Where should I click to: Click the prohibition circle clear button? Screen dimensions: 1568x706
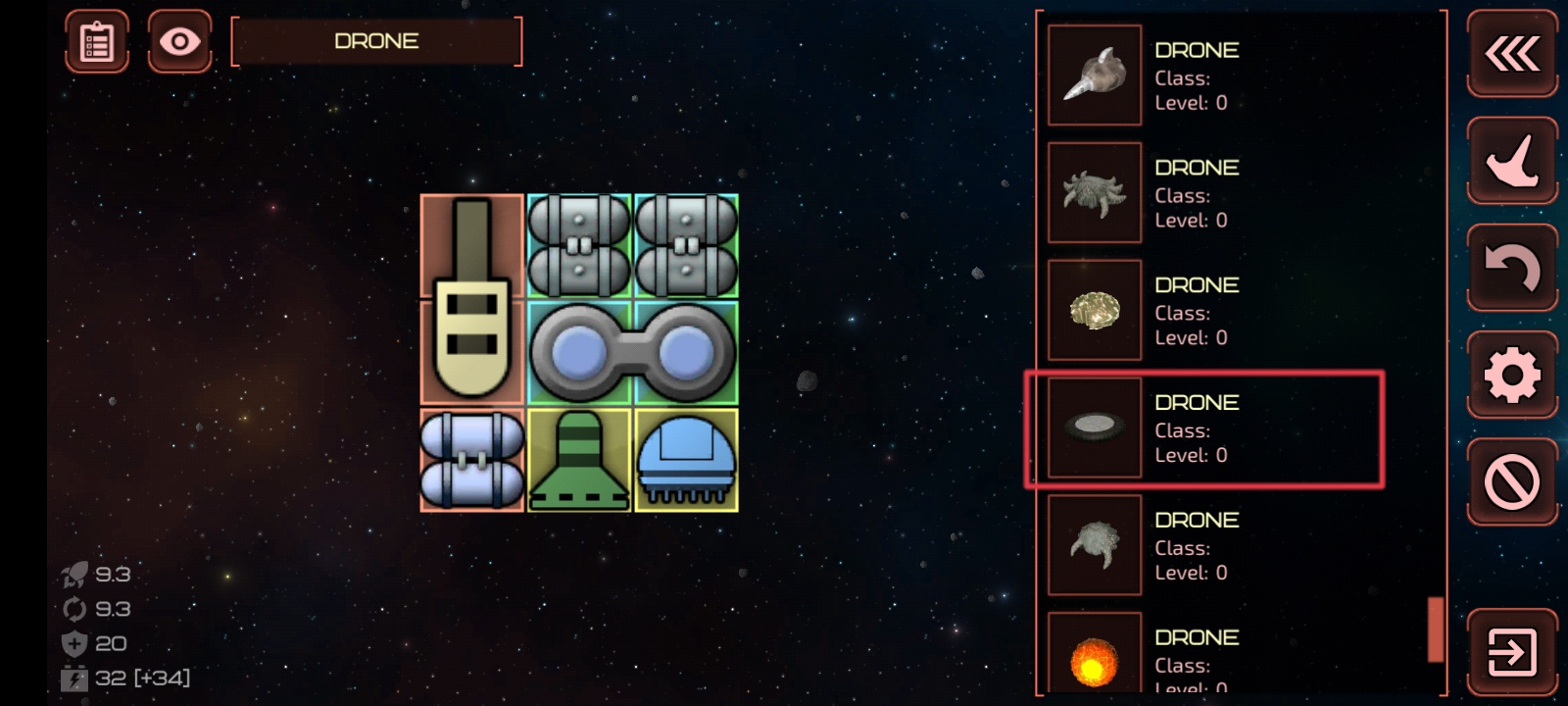[1511, 481]
